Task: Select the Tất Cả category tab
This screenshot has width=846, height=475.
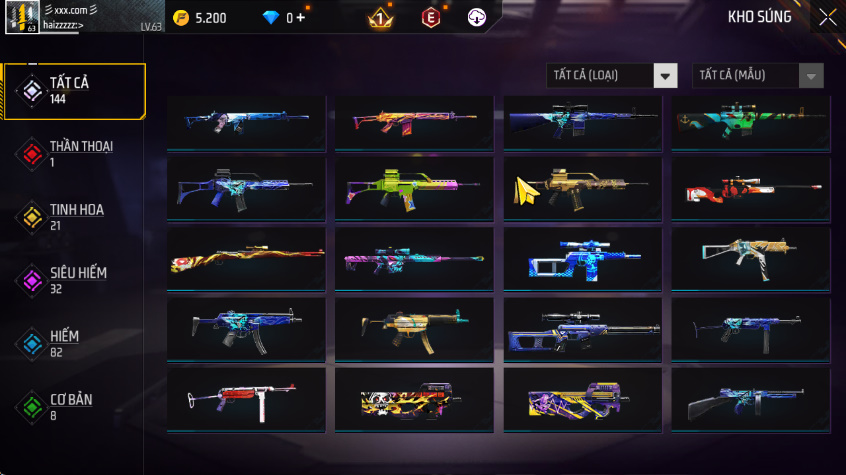Action: coord(73,91)
